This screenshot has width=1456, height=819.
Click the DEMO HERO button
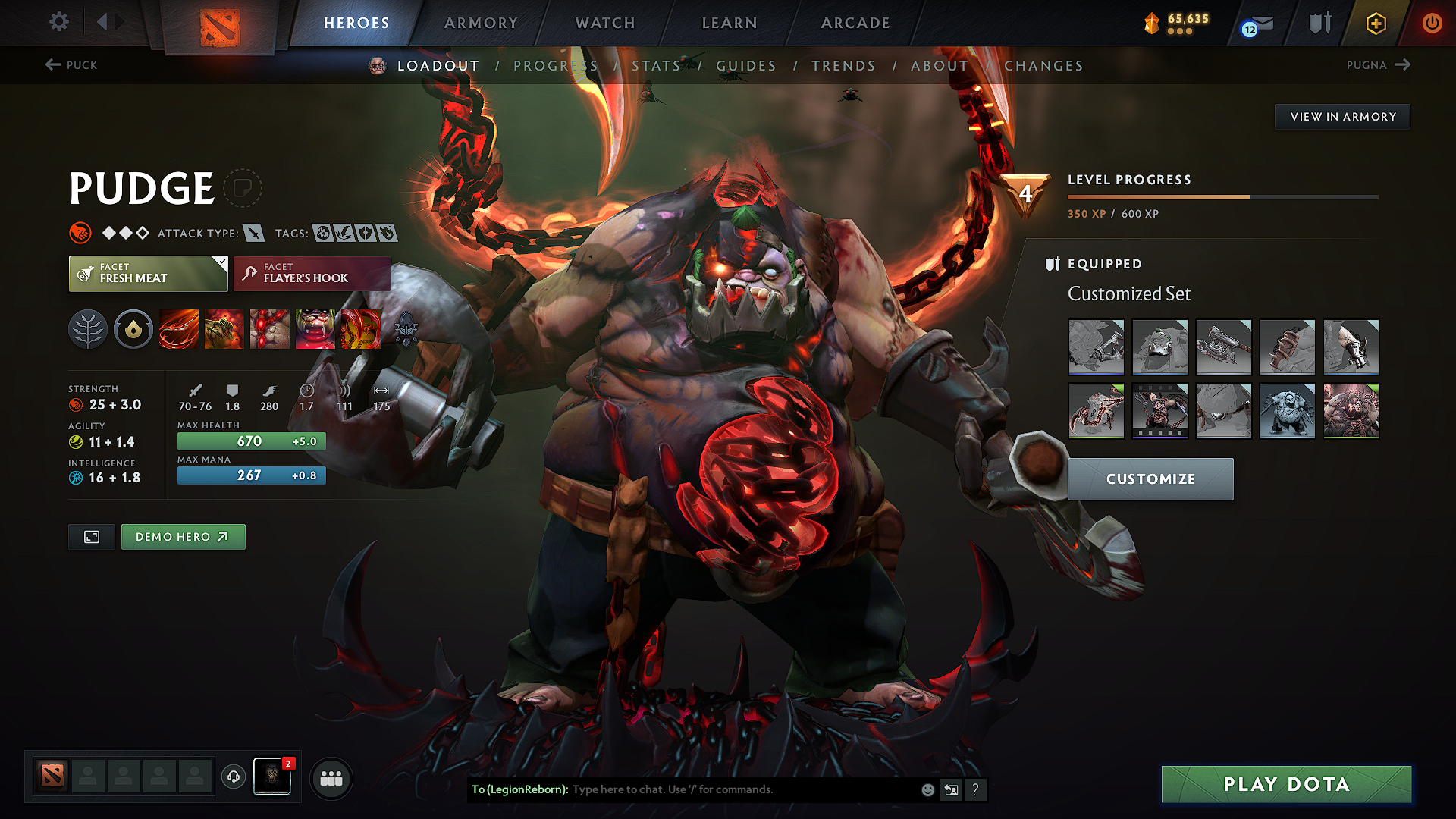coord(183,536)
